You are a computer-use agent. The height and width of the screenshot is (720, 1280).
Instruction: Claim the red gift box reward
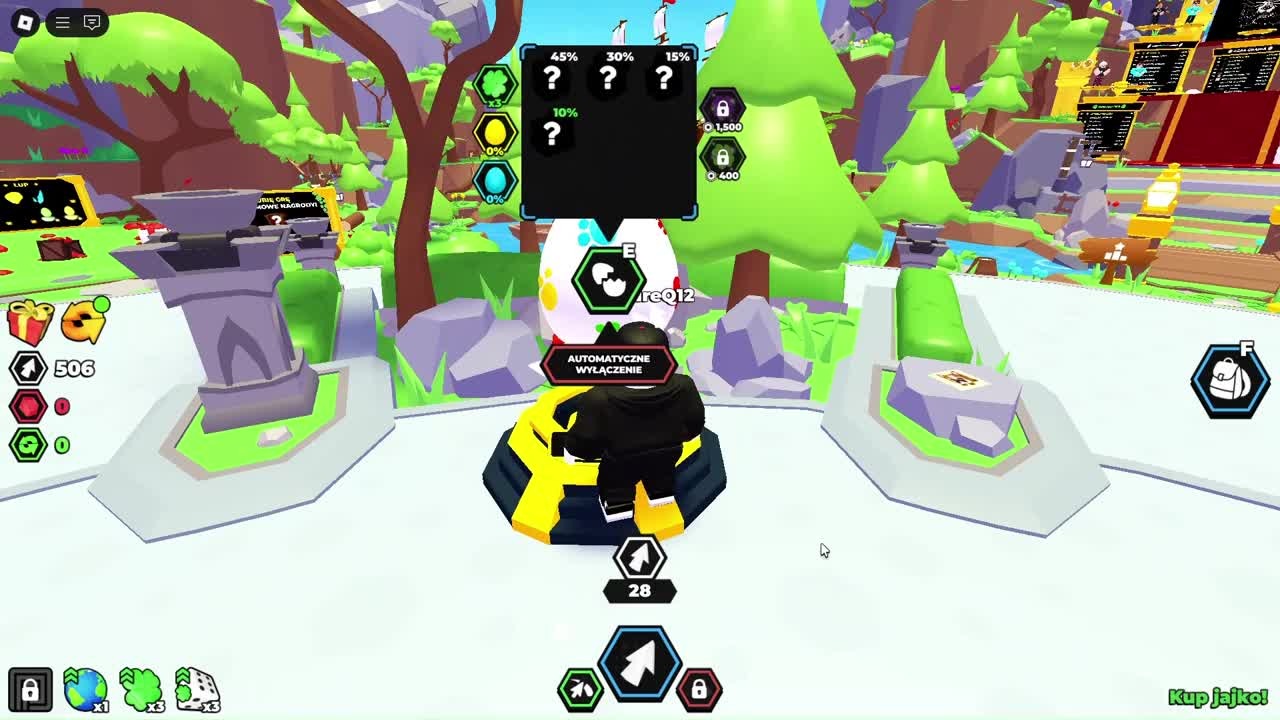coord(29,322)
